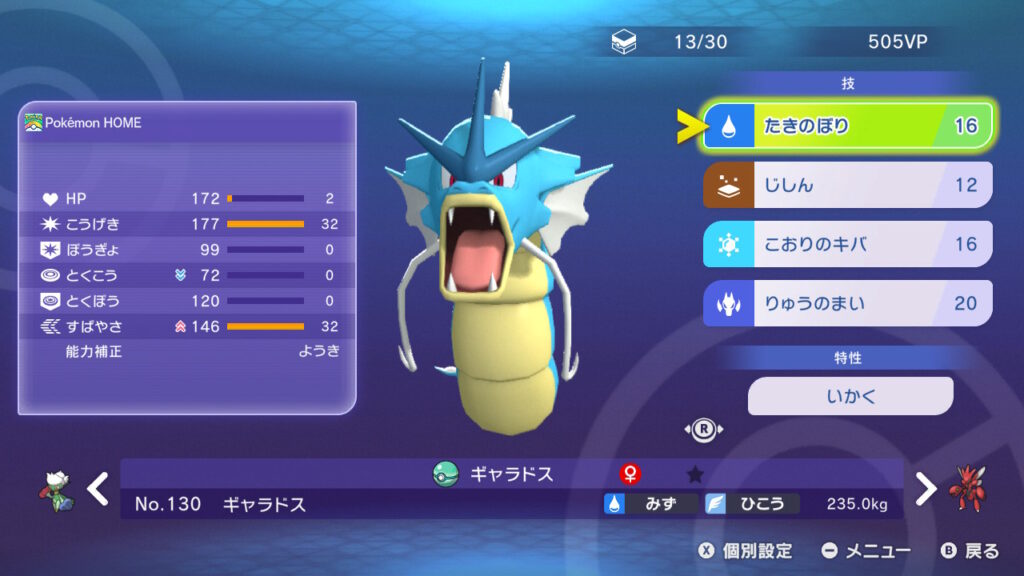Pick the りゅうのまい move
Viewport: 1024px width, 576px height.
point(848,303)
